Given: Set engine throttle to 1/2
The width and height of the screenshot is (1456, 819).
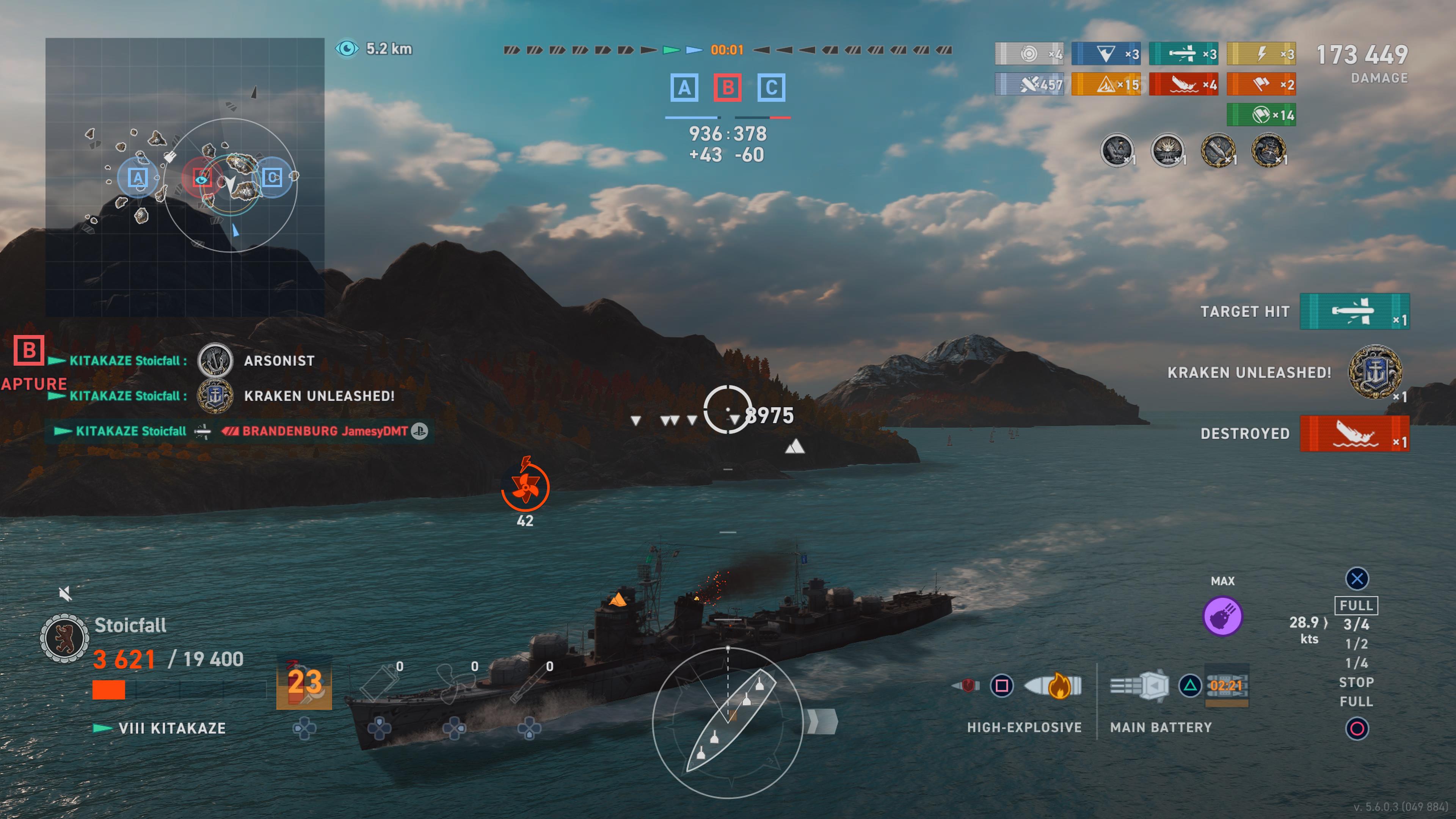Looking at the screenshot, I should pos(1356,644).
